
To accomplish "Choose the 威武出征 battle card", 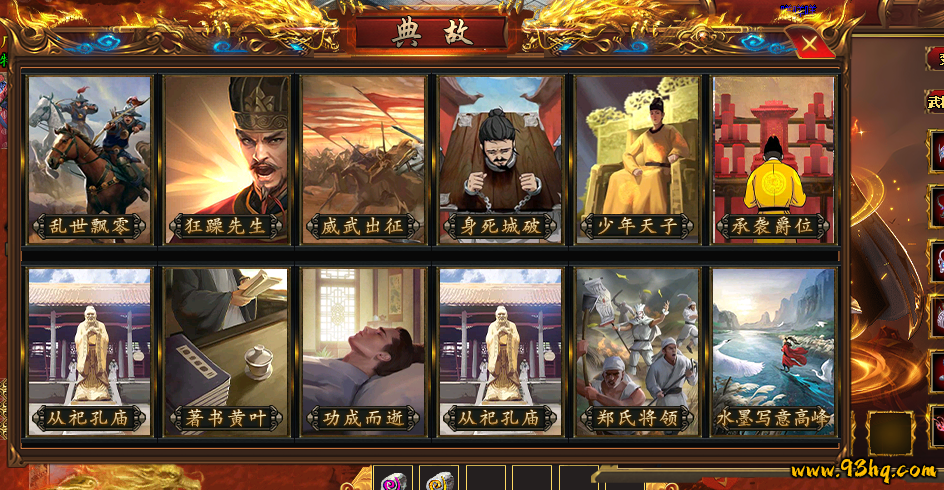I will click(364, 160).
